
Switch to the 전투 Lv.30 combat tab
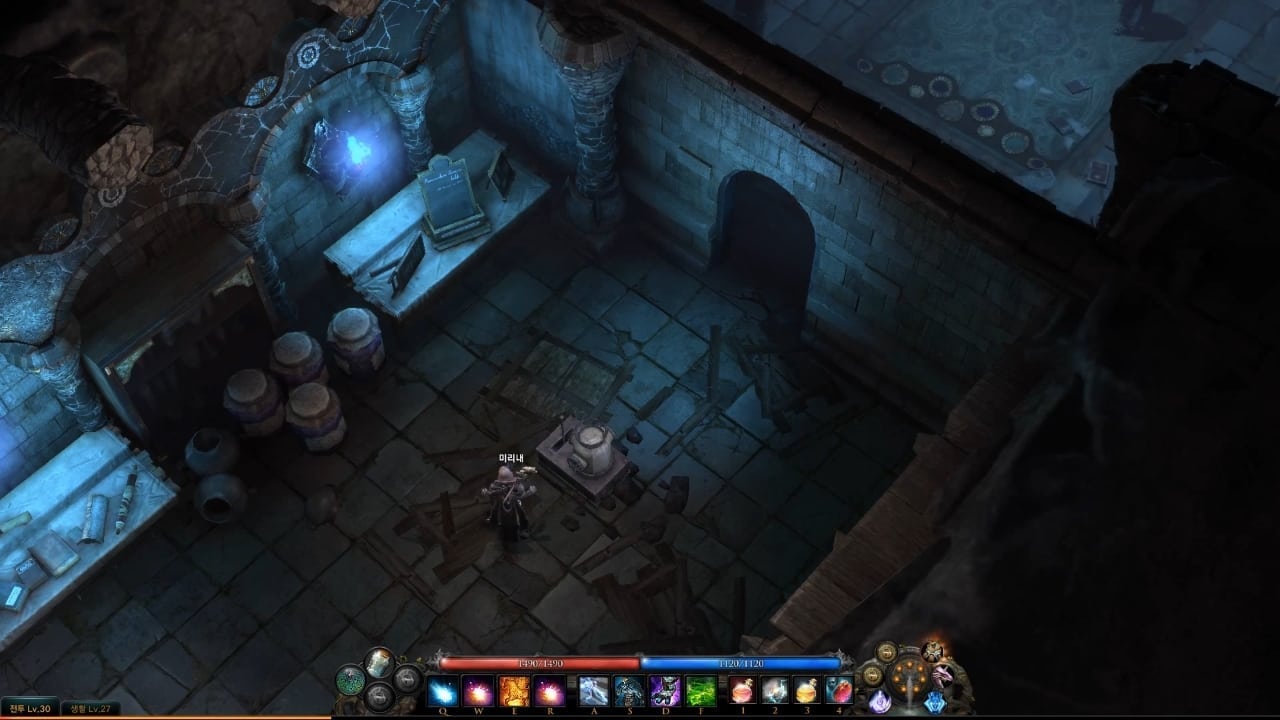coord(32,709)
